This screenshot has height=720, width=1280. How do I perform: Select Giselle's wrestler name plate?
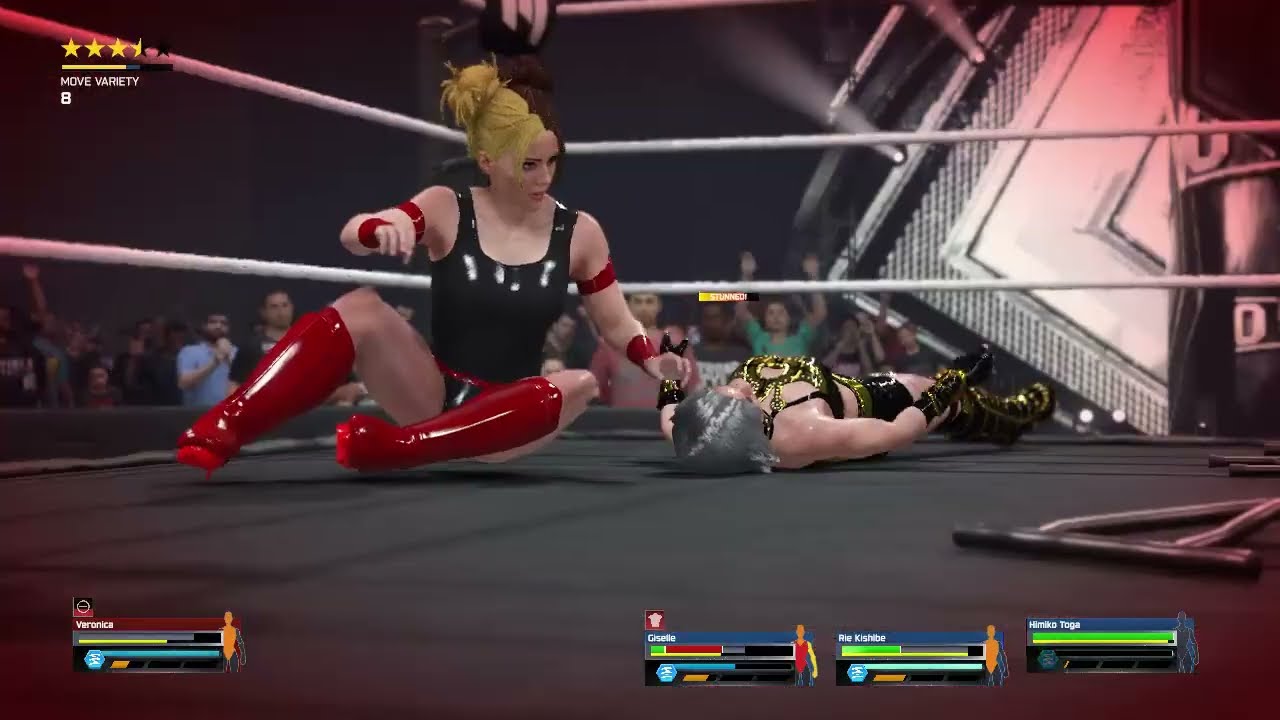(x=662, y=638)
